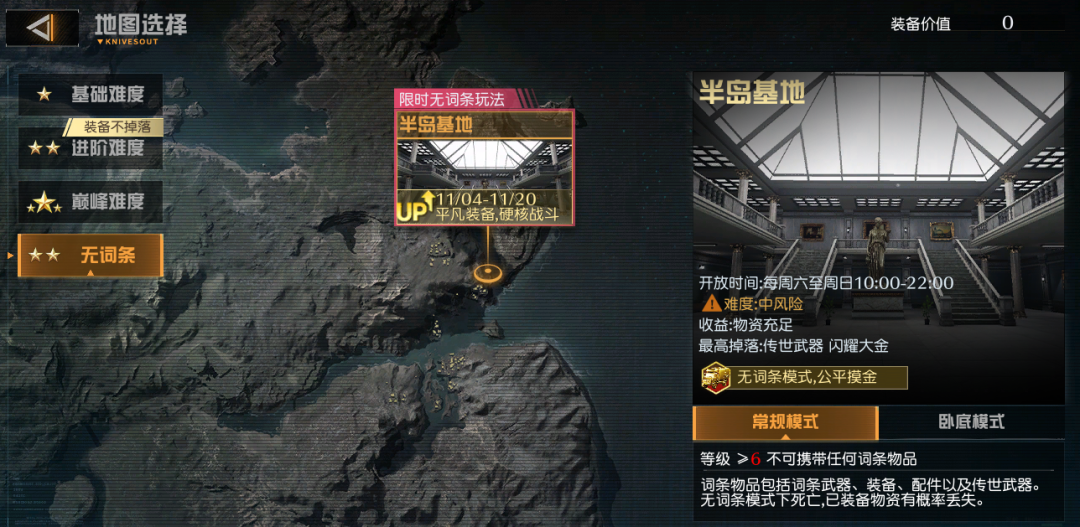Go back using the arrow button

pyautogui.click(x=42, y=27)
